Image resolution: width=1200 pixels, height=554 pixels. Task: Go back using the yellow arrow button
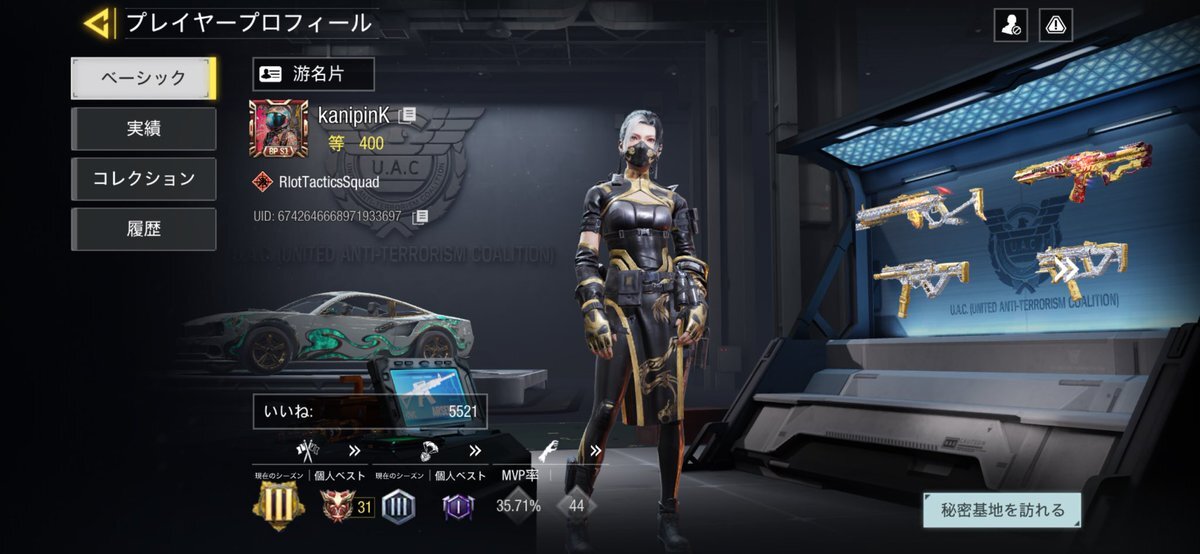click(x=97, y=23)
